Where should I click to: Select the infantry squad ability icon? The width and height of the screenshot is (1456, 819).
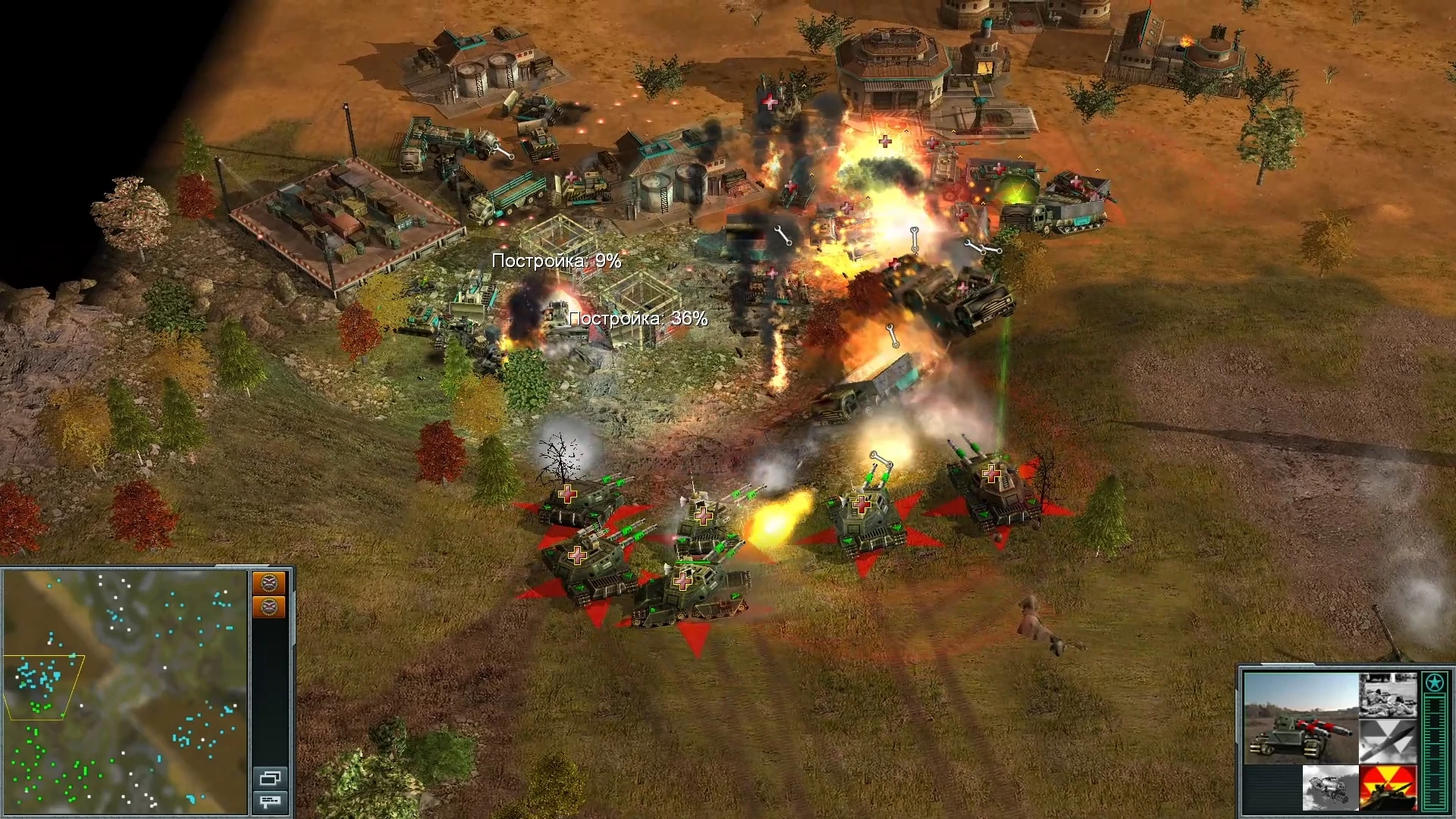pyautogui.click(x=1389, y=695)
